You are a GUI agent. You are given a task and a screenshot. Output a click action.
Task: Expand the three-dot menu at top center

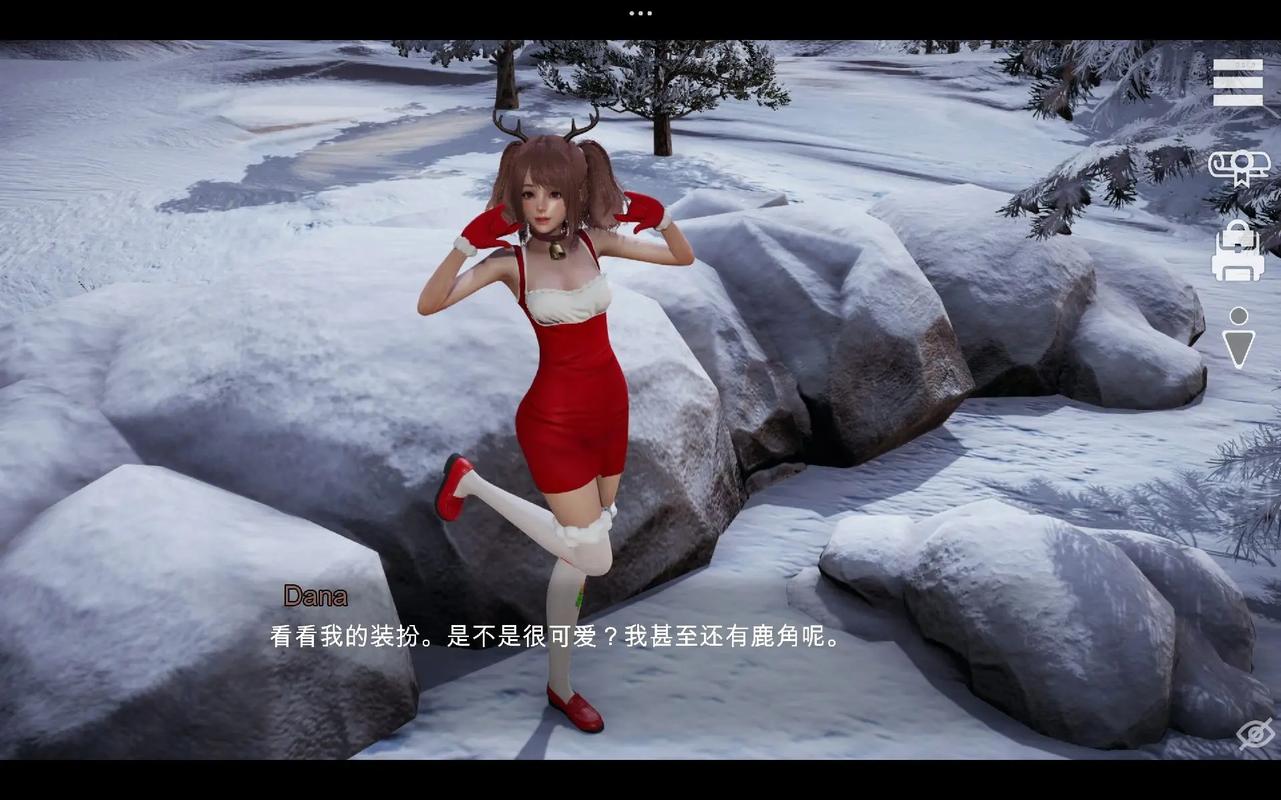(x=639, y=13)
